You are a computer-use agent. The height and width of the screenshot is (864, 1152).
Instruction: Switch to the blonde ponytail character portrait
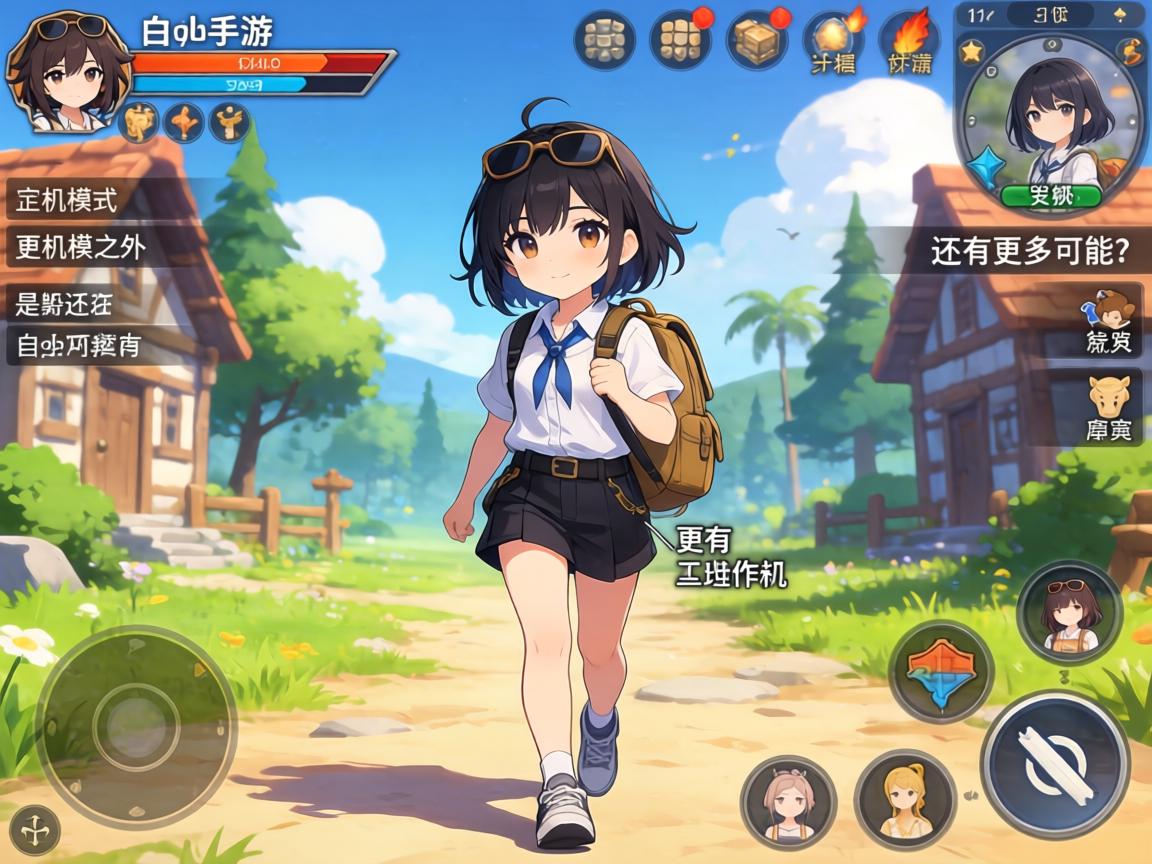coord(904,799)
